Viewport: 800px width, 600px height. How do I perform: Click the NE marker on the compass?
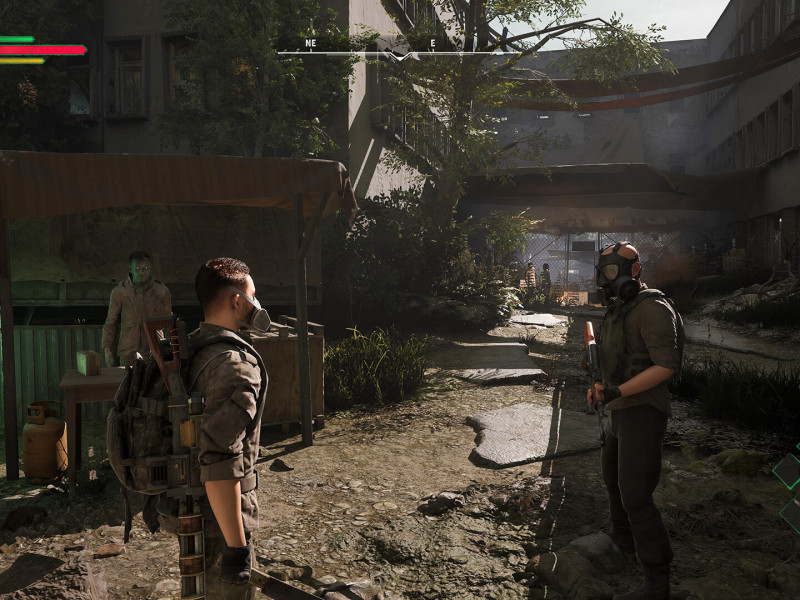[x=310, y=44]
